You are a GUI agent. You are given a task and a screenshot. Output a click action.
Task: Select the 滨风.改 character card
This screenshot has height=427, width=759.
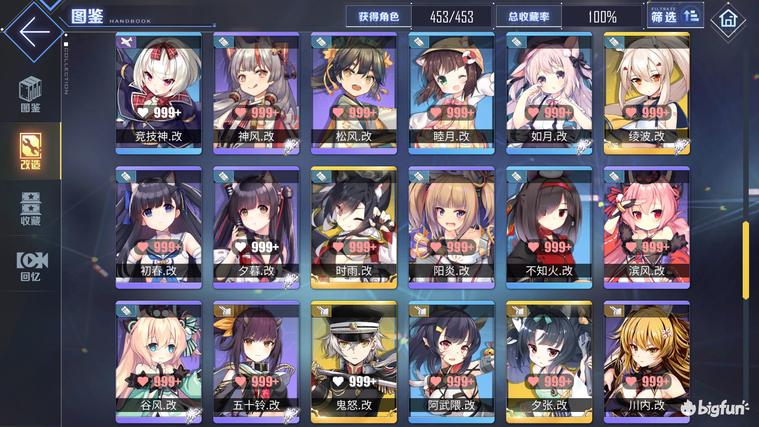[x=647, y=223]
